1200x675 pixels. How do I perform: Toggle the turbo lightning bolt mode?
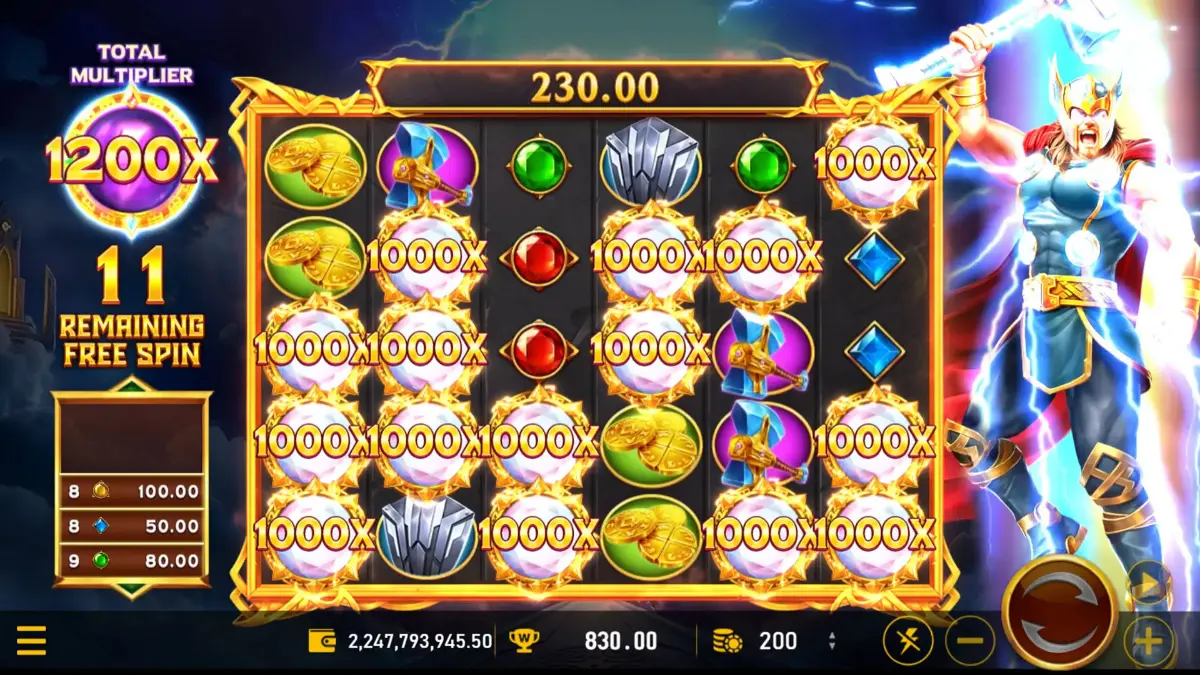coord(908,641)
